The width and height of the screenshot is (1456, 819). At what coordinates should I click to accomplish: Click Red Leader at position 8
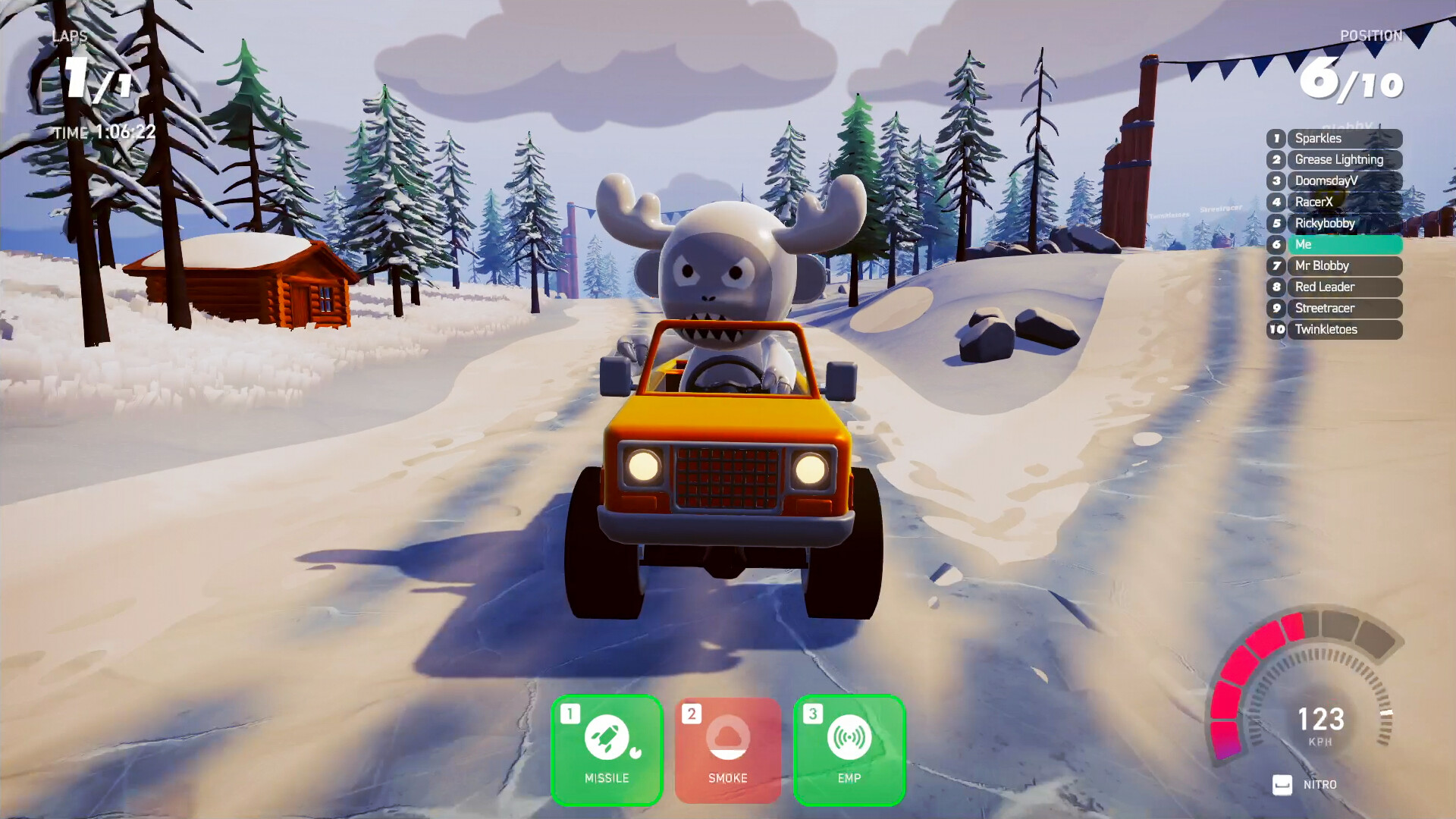(x=1345, y=287)
